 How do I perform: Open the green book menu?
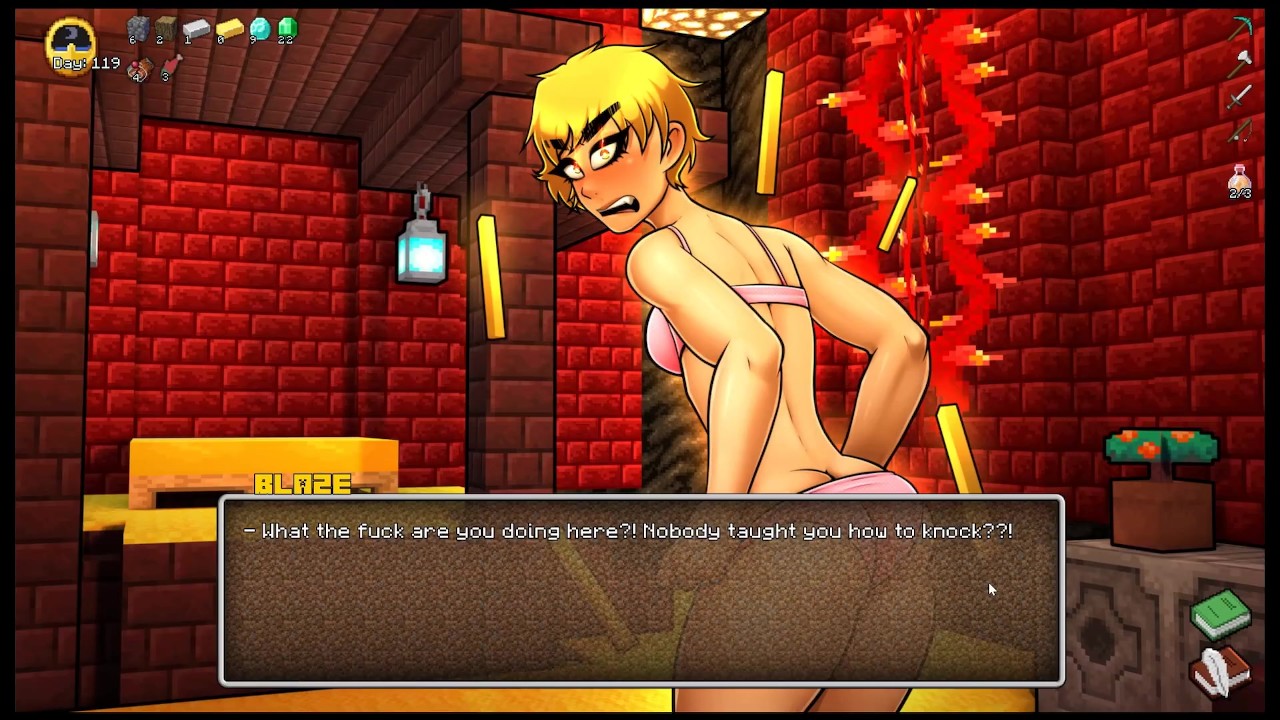pos(1221,614)
